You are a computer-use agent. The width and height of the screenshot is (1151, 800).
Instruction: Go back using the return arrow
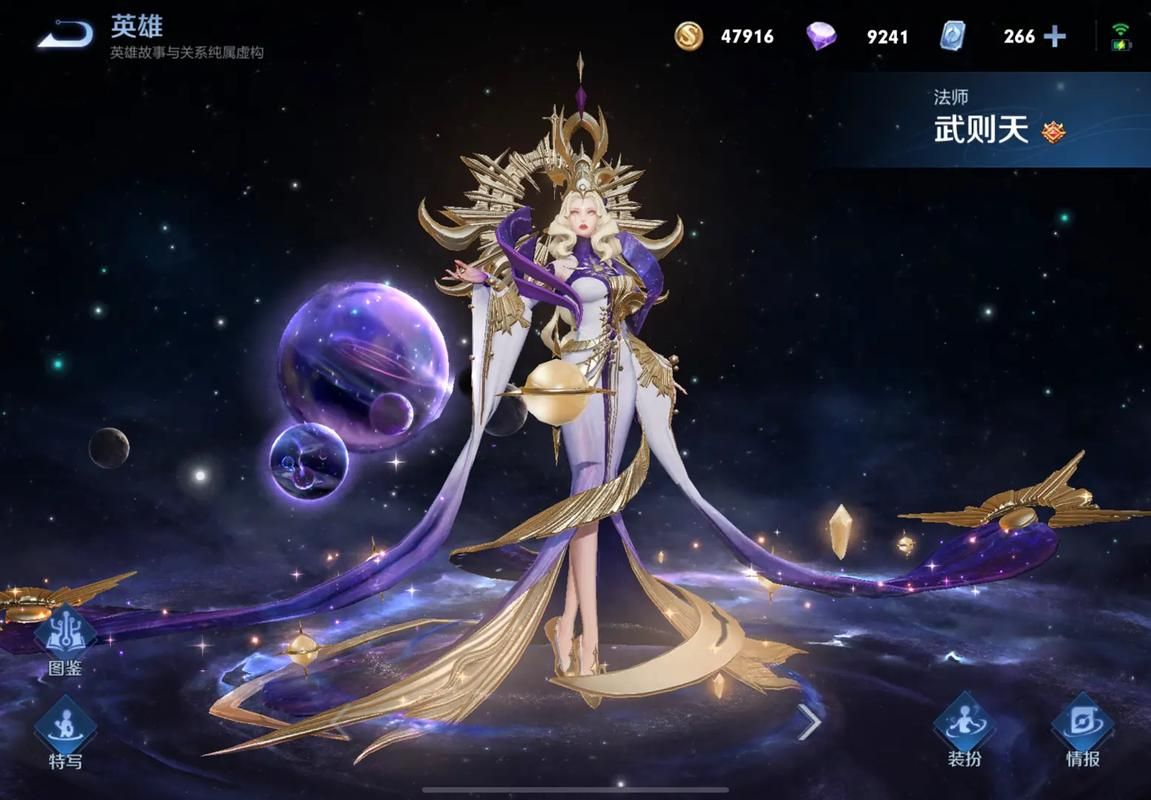pos(66,35)
